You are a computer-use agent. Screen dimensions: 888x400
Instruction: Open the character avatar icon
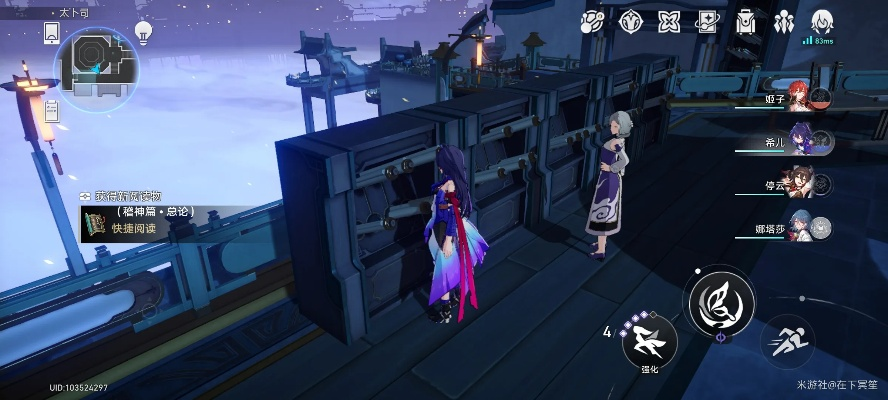[822, 20]
